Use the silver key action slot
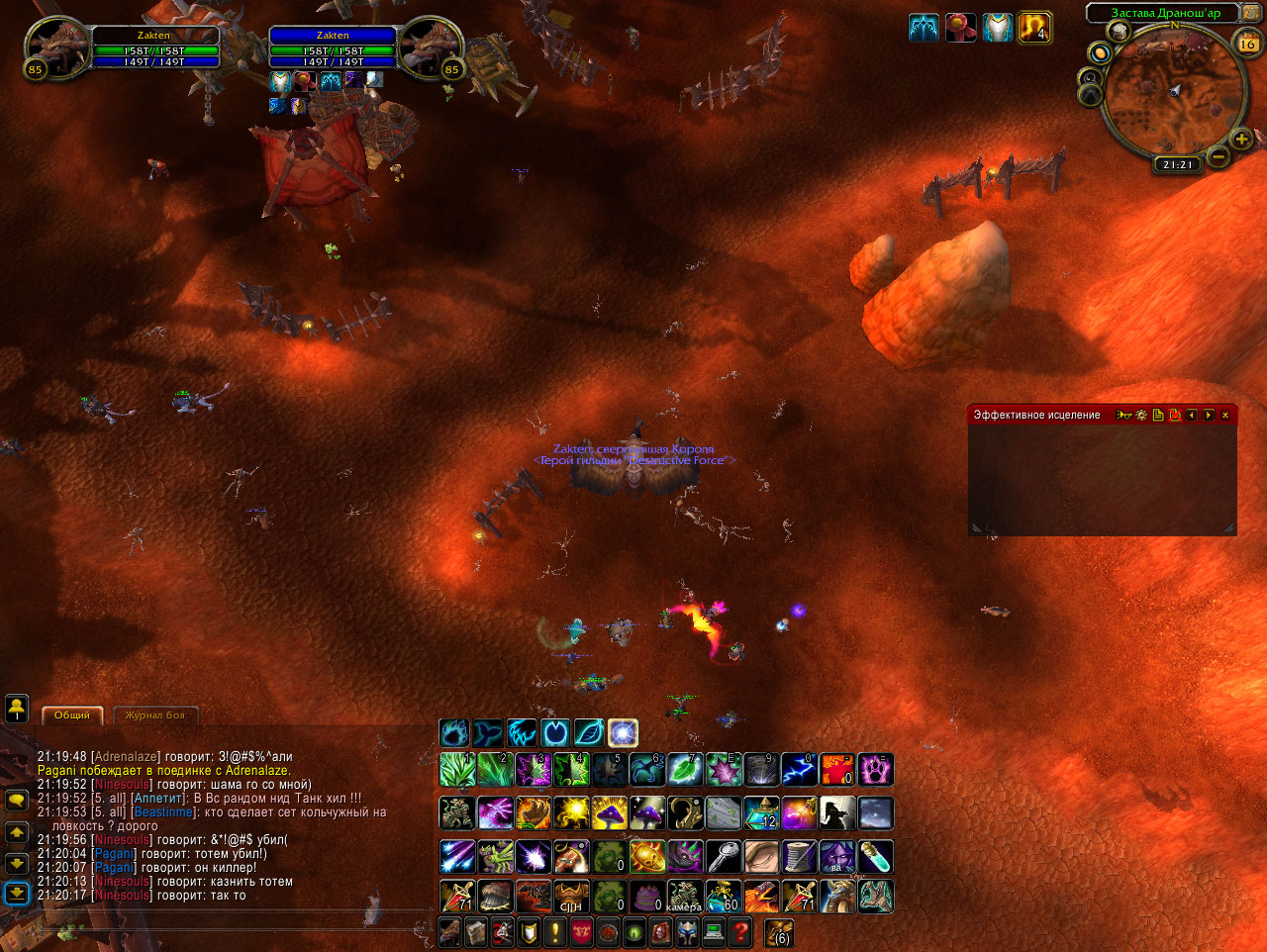1267x952 pixels. 723,856
